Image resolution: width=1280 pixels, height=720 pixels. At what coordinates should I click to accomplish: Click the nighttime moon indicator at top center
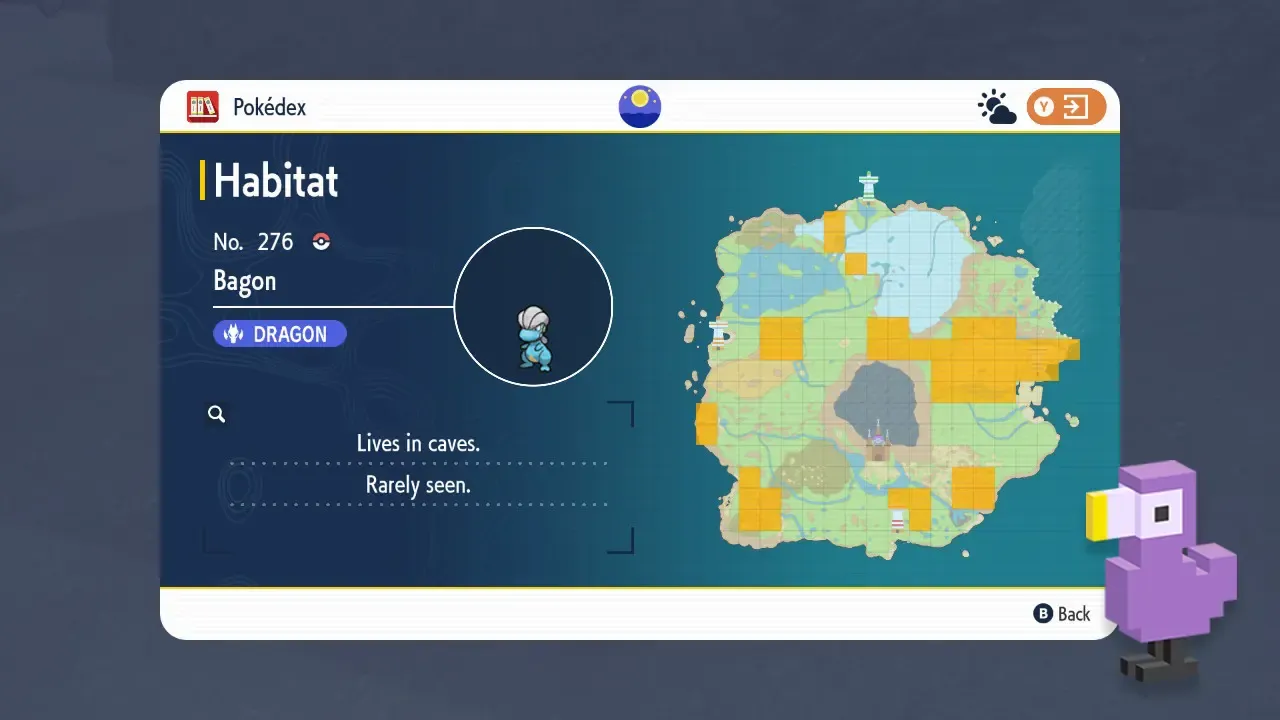pos(639,106)
